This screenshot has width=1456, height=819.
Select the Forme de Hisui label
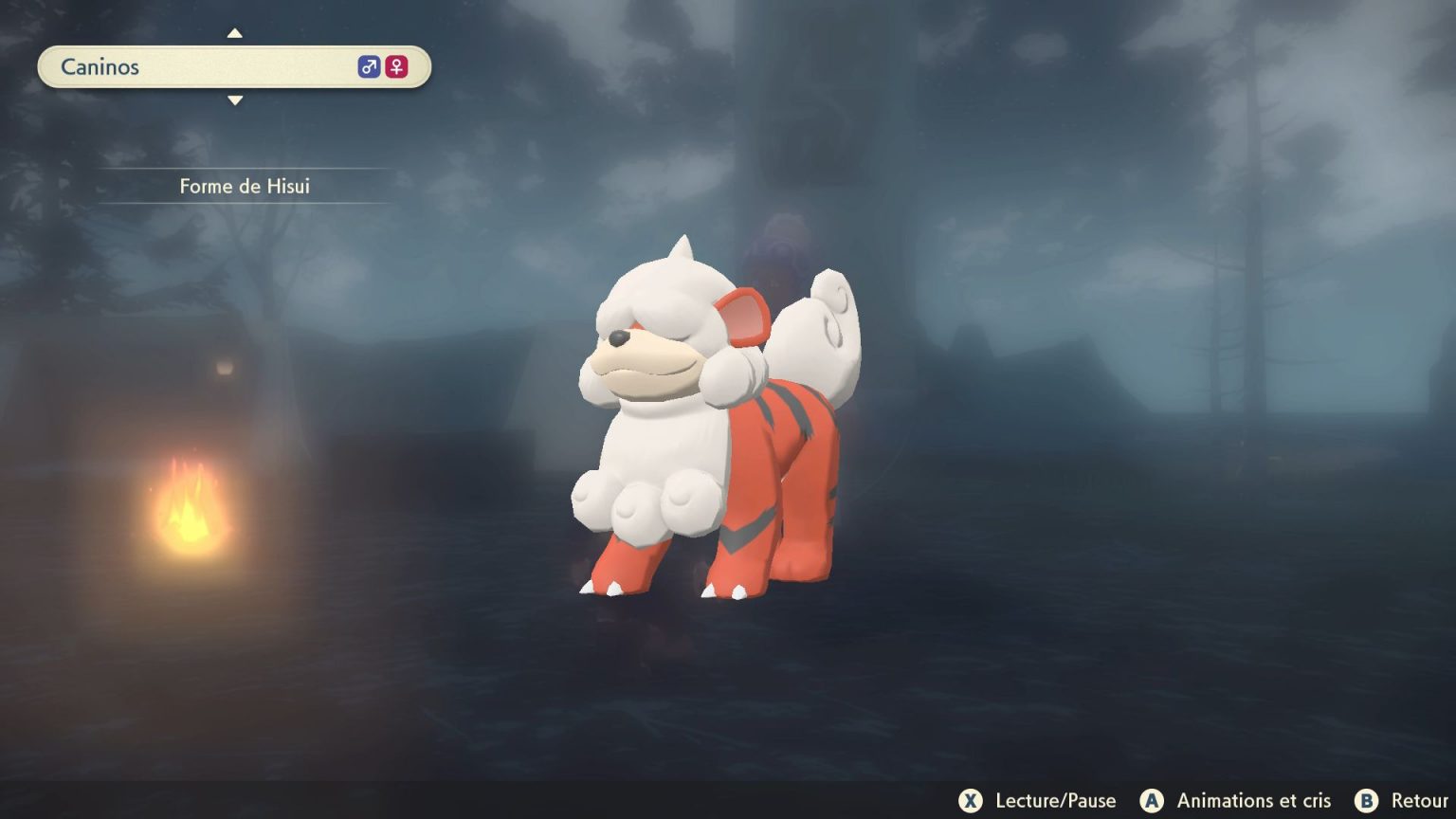[246, 186]
